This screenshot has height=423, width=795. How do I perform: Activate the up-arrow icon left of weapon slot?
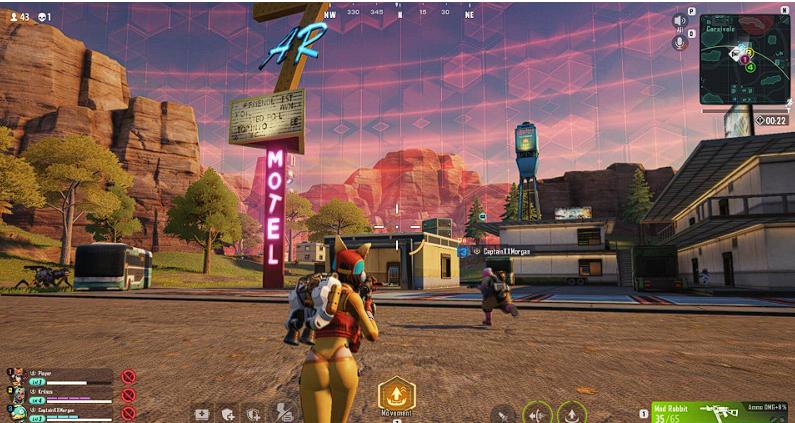(x=571, y=412)
